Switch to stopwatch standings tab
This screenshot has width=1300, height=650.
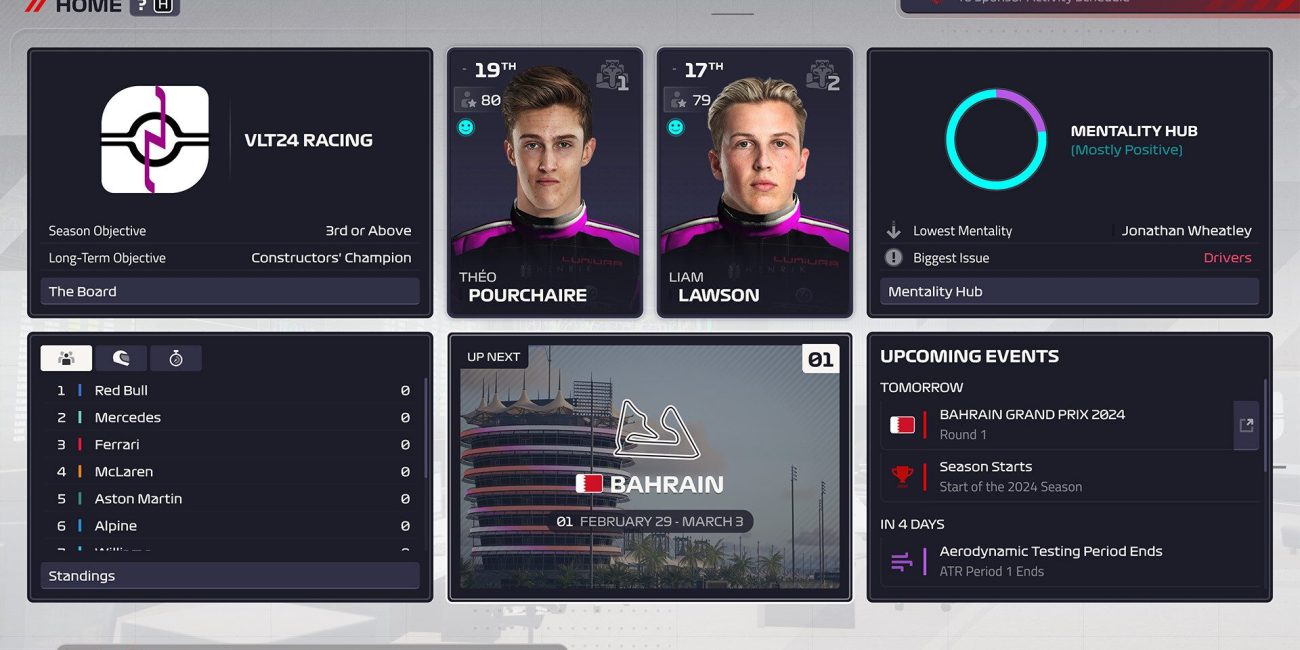pyautogui.click(x=176, y=358)
